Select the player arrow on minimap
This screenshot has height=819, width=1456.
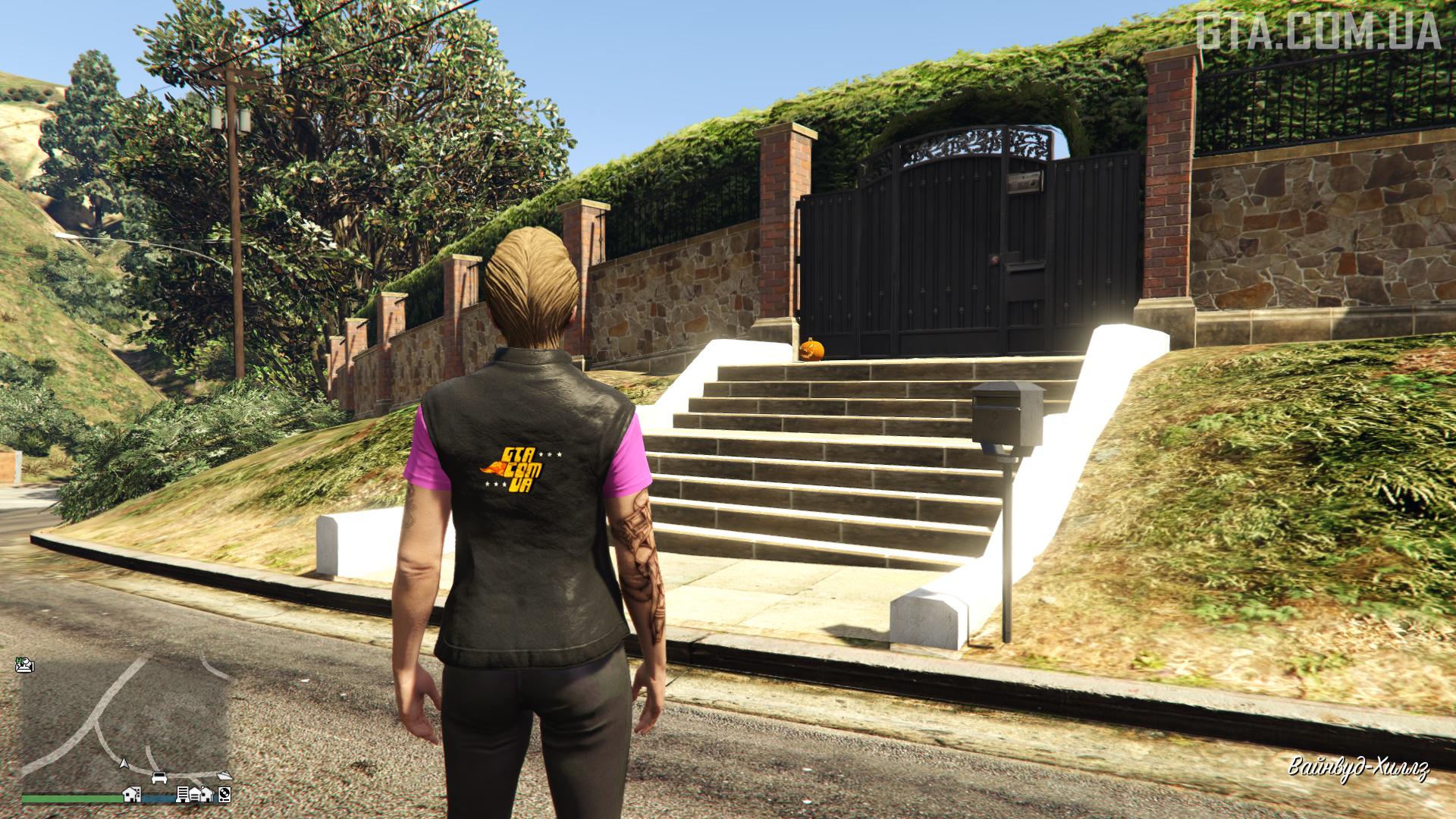(x=124, y=763)
